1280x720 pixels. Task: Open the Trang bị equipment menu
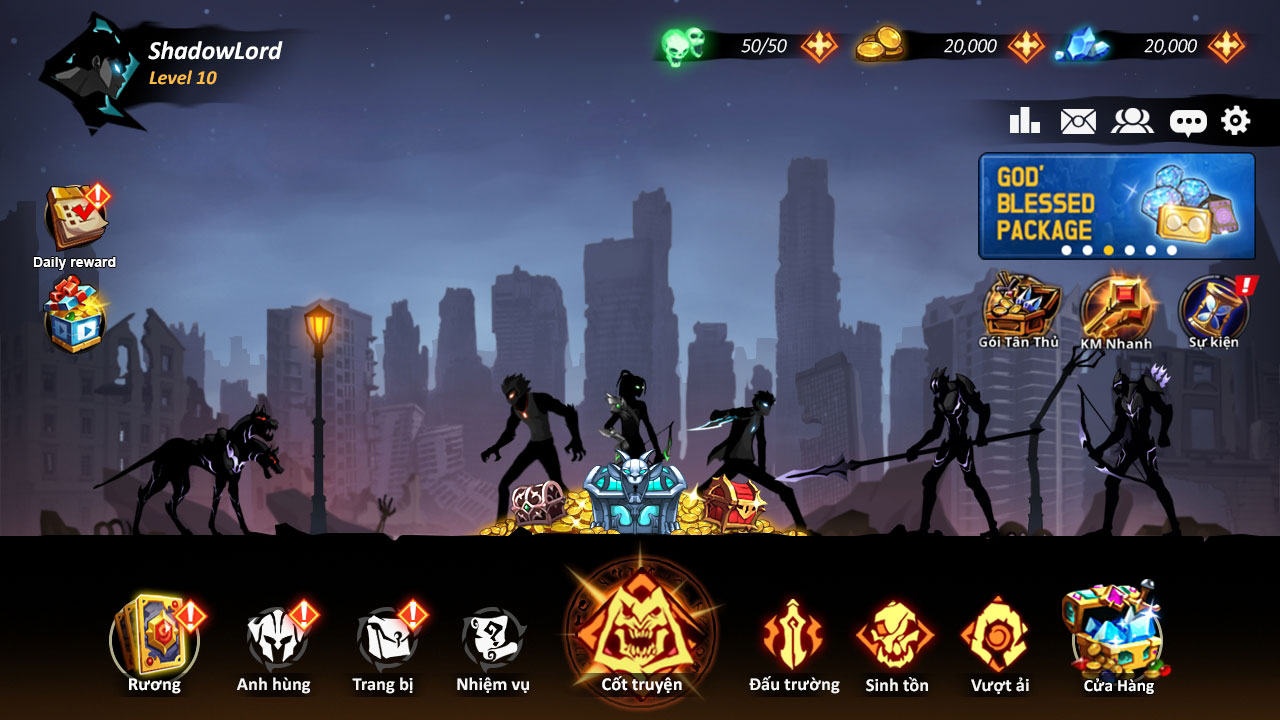[384, 640]
